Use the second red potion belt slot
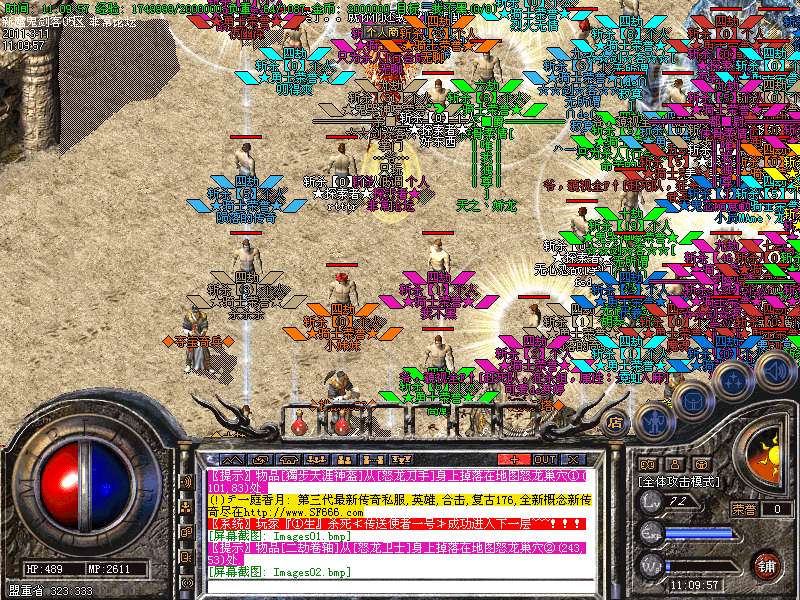The width and height of the screenshot is (800, 600). [x=341, y=423]
